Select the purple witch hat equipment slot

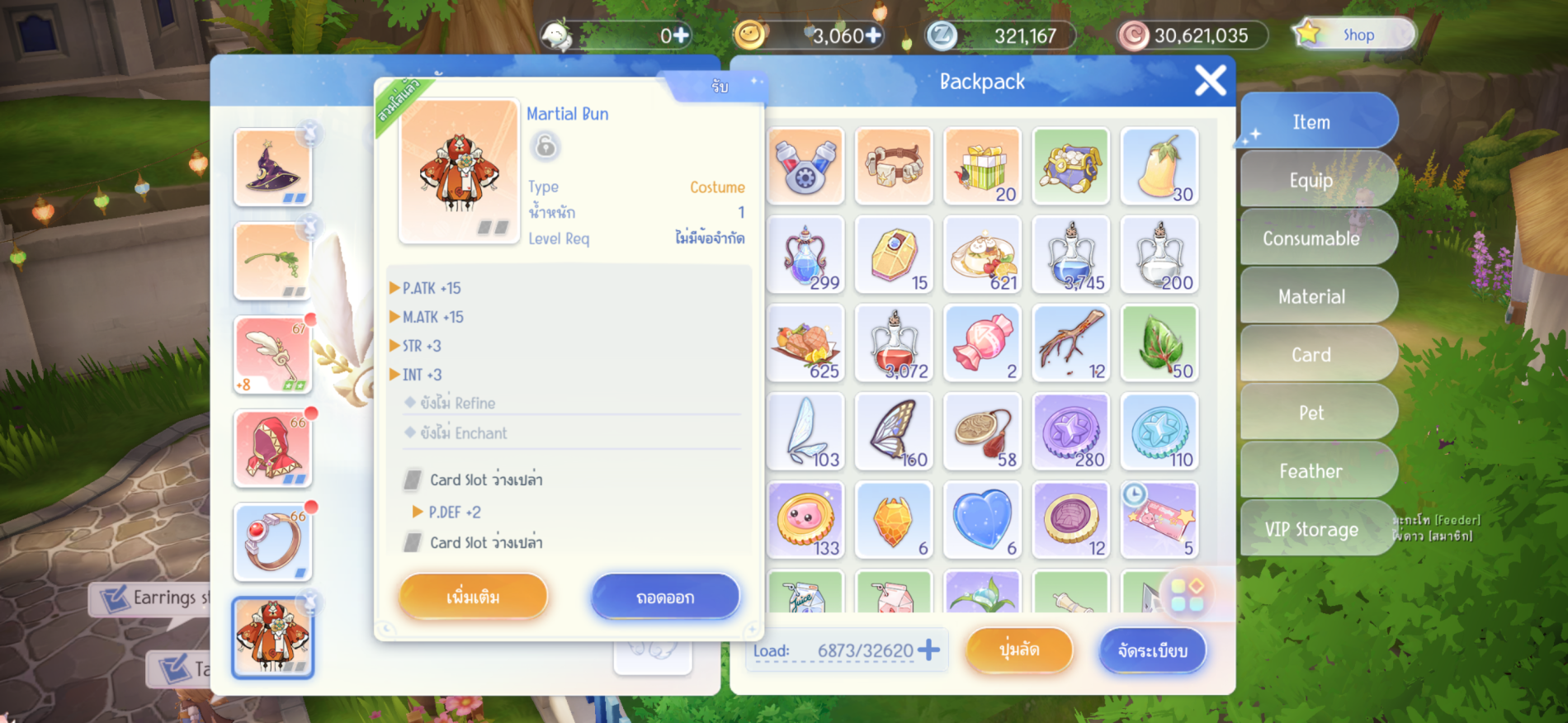pyautogui.click(x=273, y=168)
